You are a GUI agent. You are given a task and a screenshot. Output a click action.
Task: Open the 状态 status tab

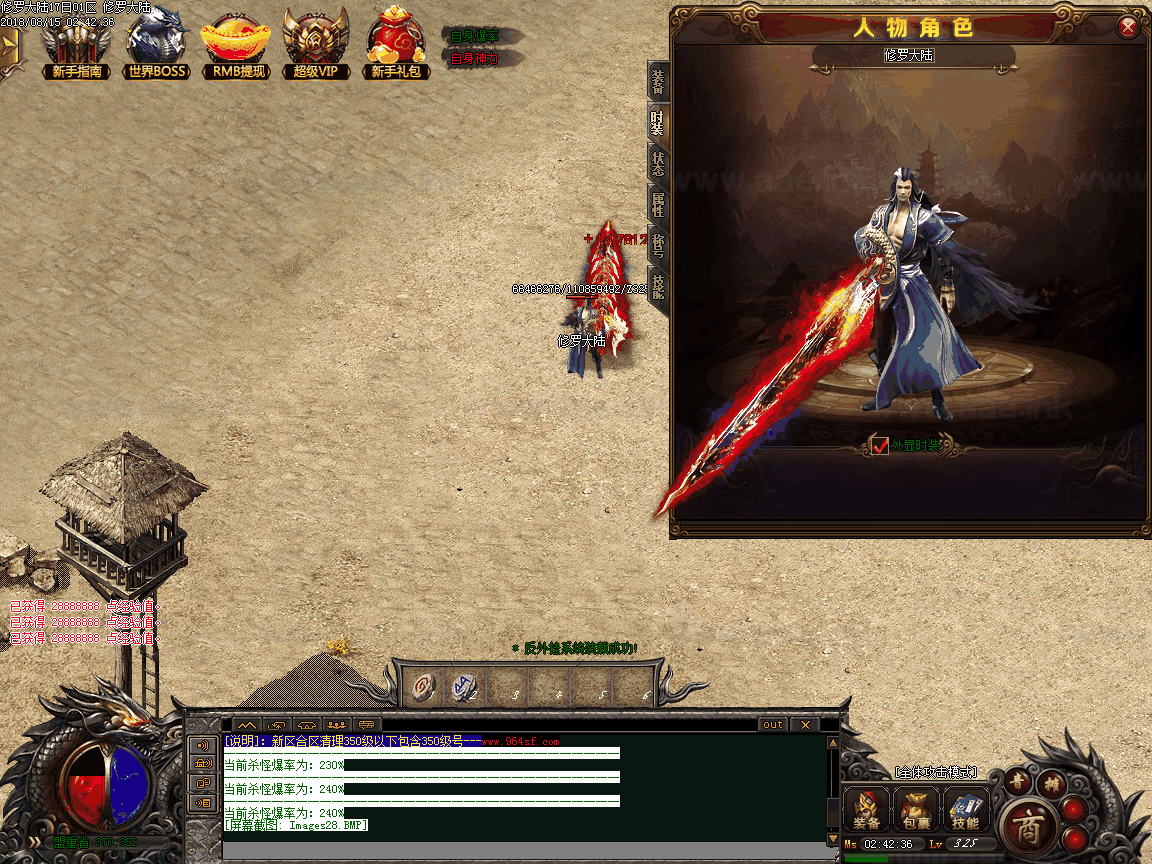coord(658,163)
